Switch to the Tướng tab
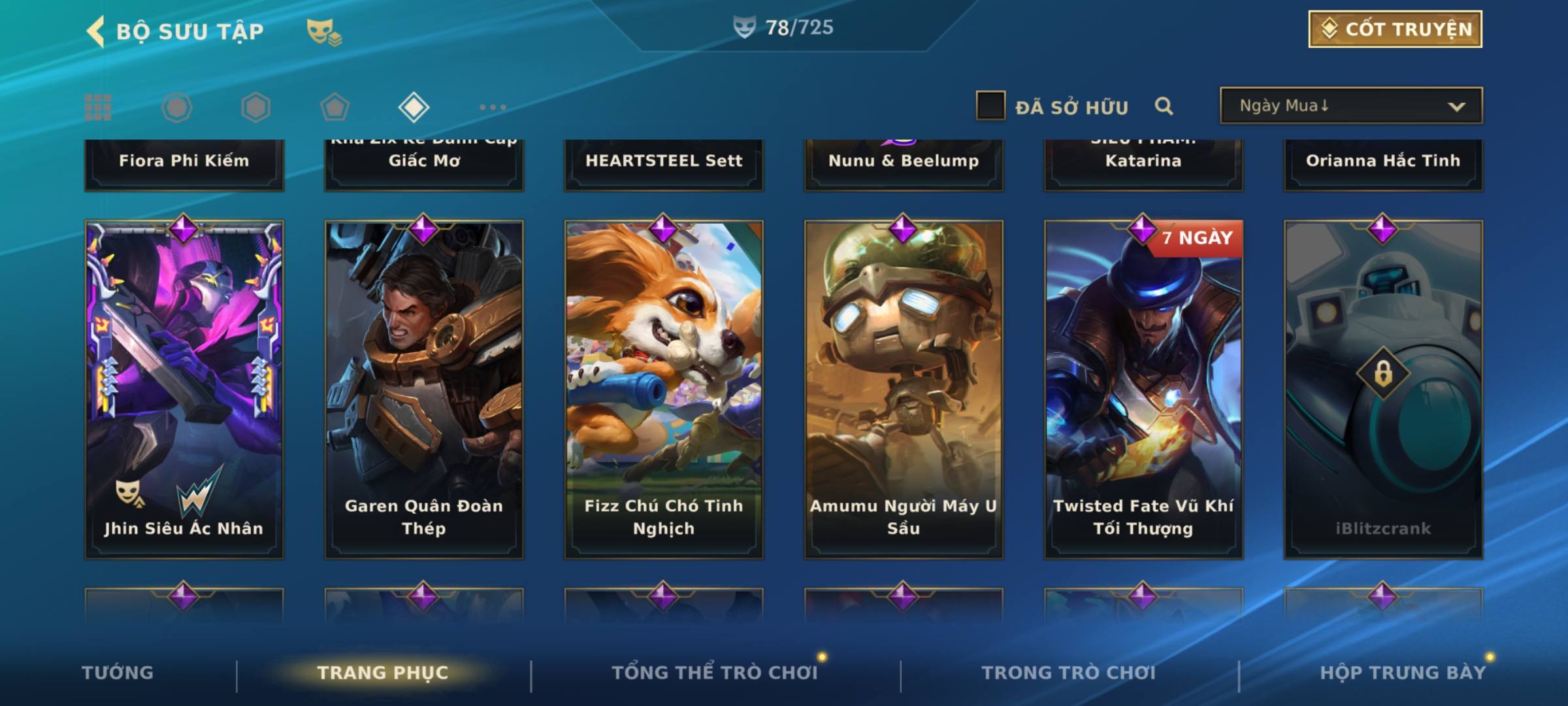The height and width of the screenshot is (706, 1568). [x=118, y=673]
